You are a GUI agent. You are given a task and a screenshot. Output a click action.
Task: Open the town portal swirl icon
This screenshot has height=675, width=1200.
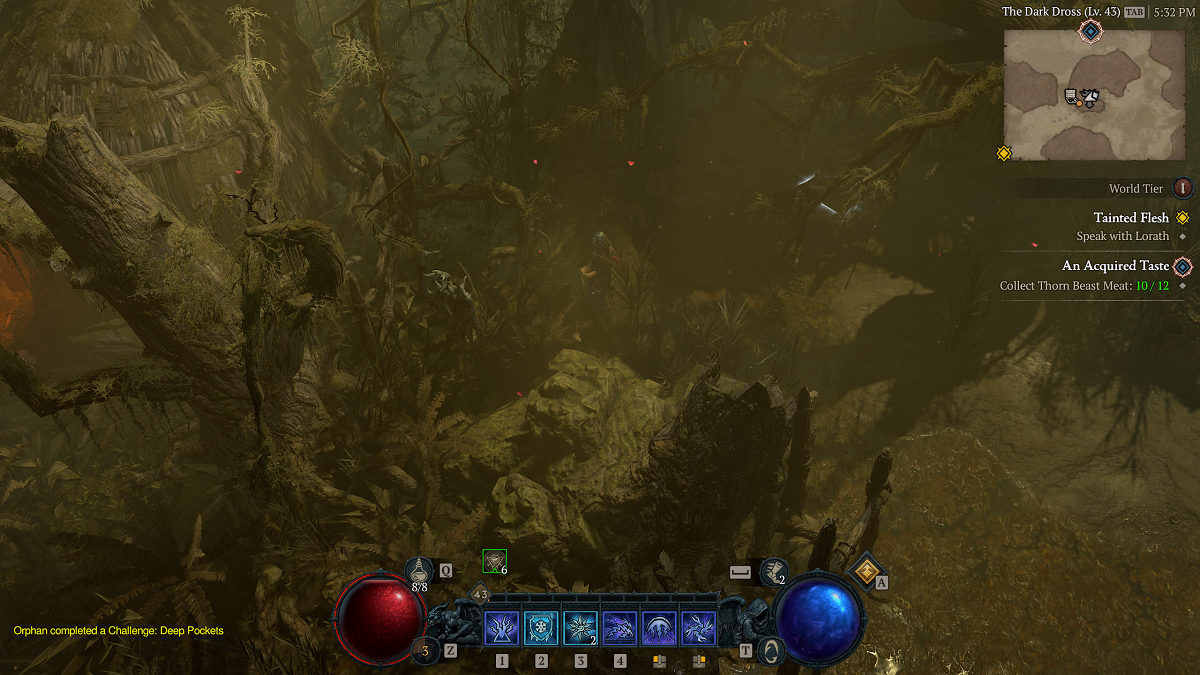point(769,650)
